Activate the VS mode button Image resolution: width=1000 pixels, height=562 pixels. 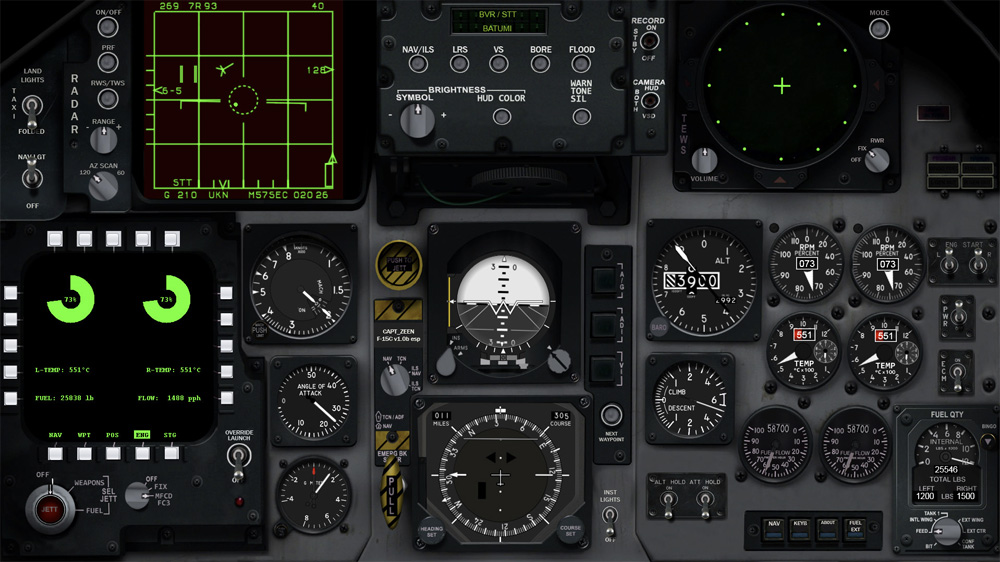(499, 64)
